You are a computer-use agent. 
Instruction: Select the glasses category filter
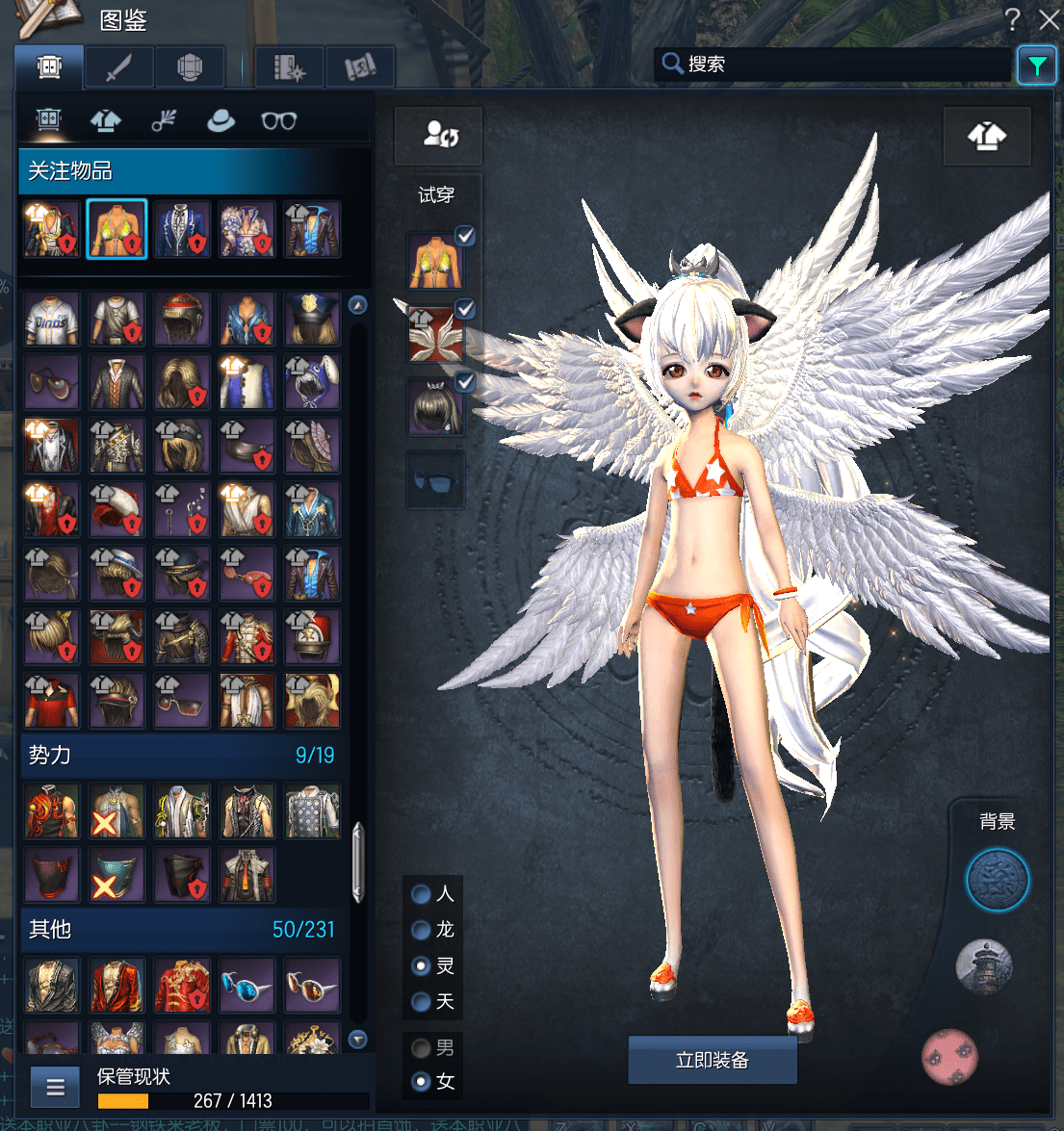(278, 120)
